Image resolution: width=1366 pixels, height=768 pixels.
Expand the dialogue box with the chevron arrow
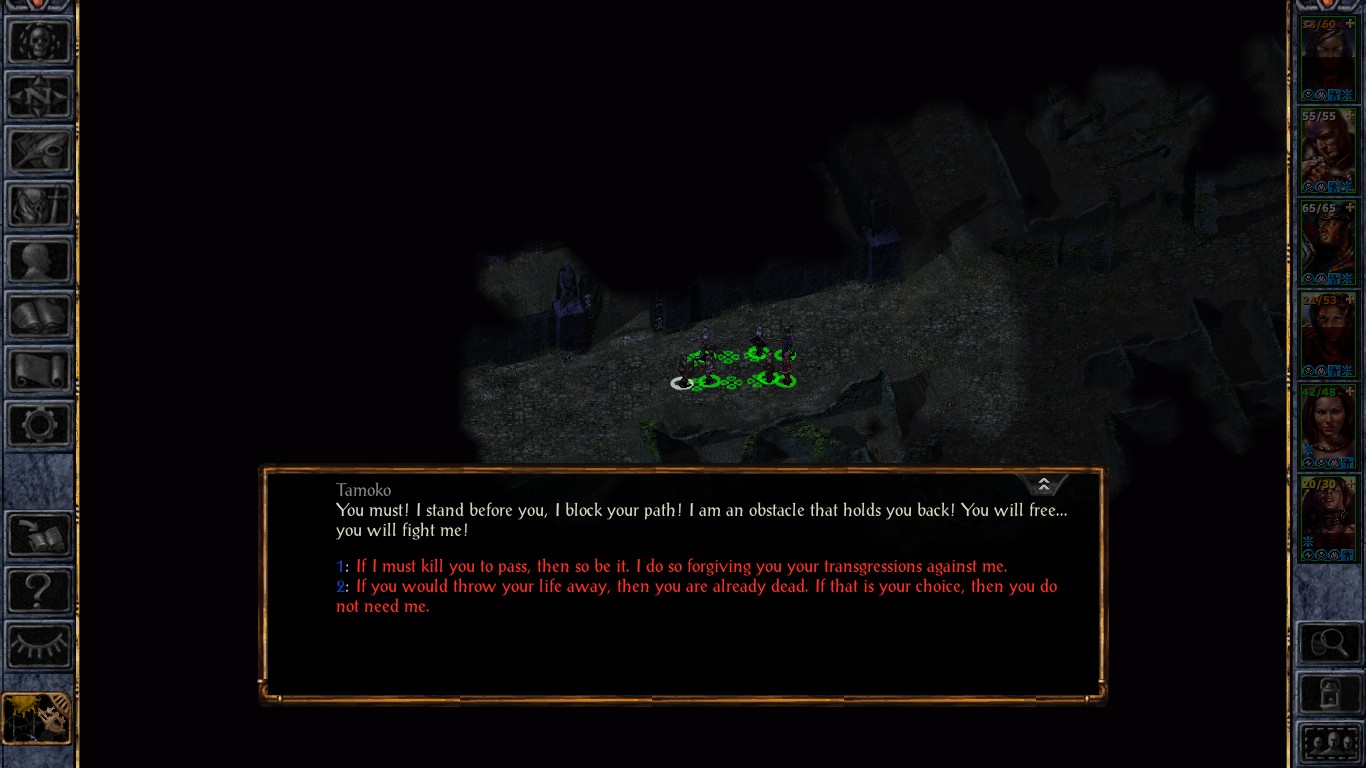coord(1043,485)
